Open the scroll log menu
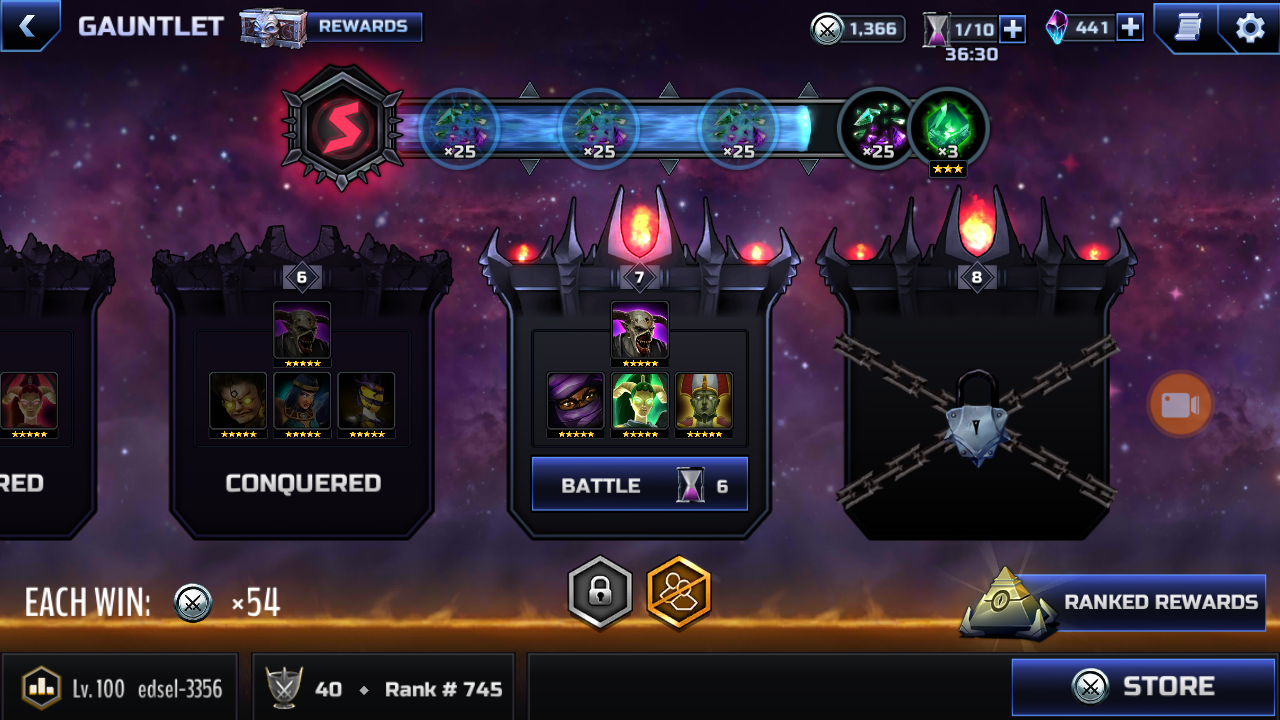The width and height of the screenshot is (1280, 720). tap(1187, 27)
